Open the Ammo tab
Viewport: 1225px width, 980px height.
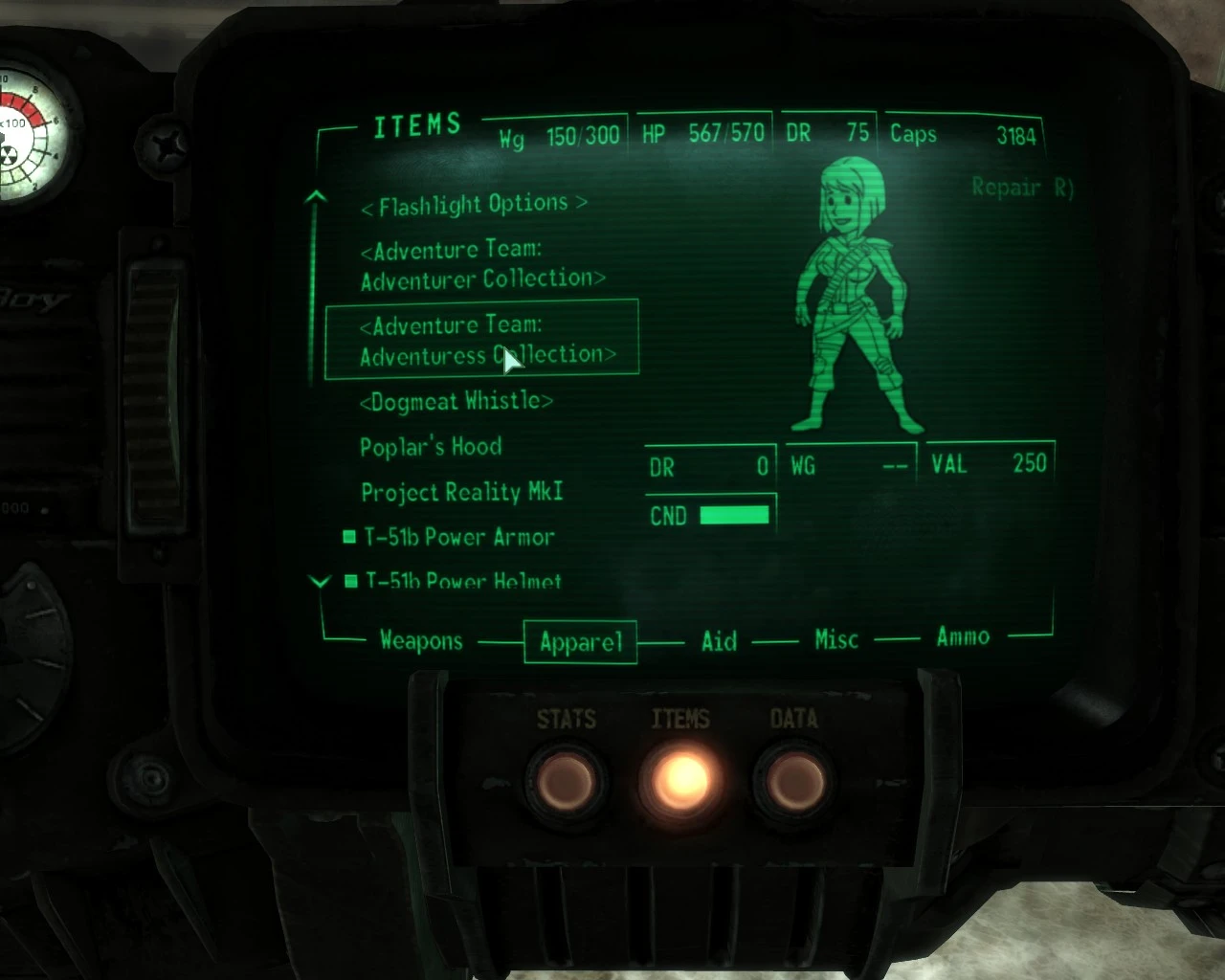[963, 637]
